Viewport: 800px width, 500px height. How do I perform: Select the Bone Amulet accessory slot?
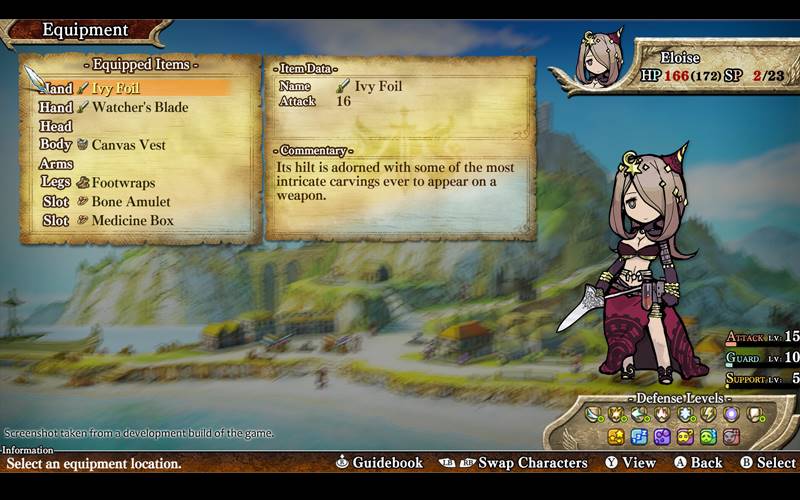coord(130,202)
